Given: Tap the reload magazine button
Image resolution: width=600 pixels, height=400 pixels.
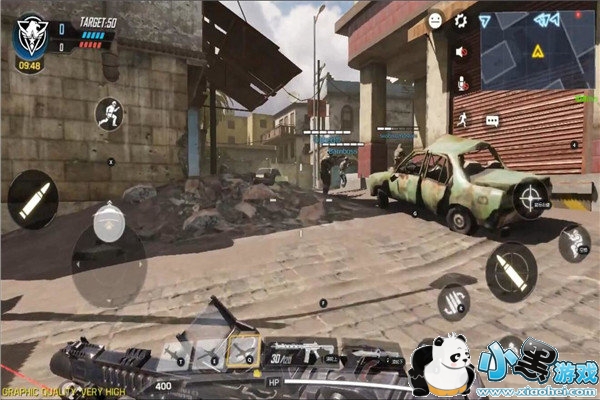Looking at the screenshot, I should [453, 301].
